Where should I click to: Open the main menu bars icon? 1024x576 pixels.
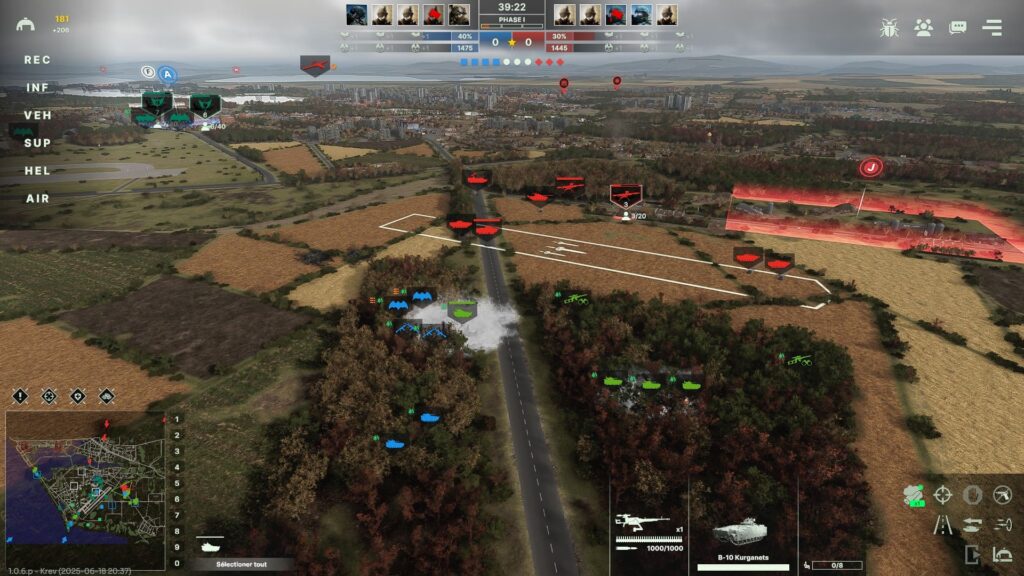[x=992, y=28]
